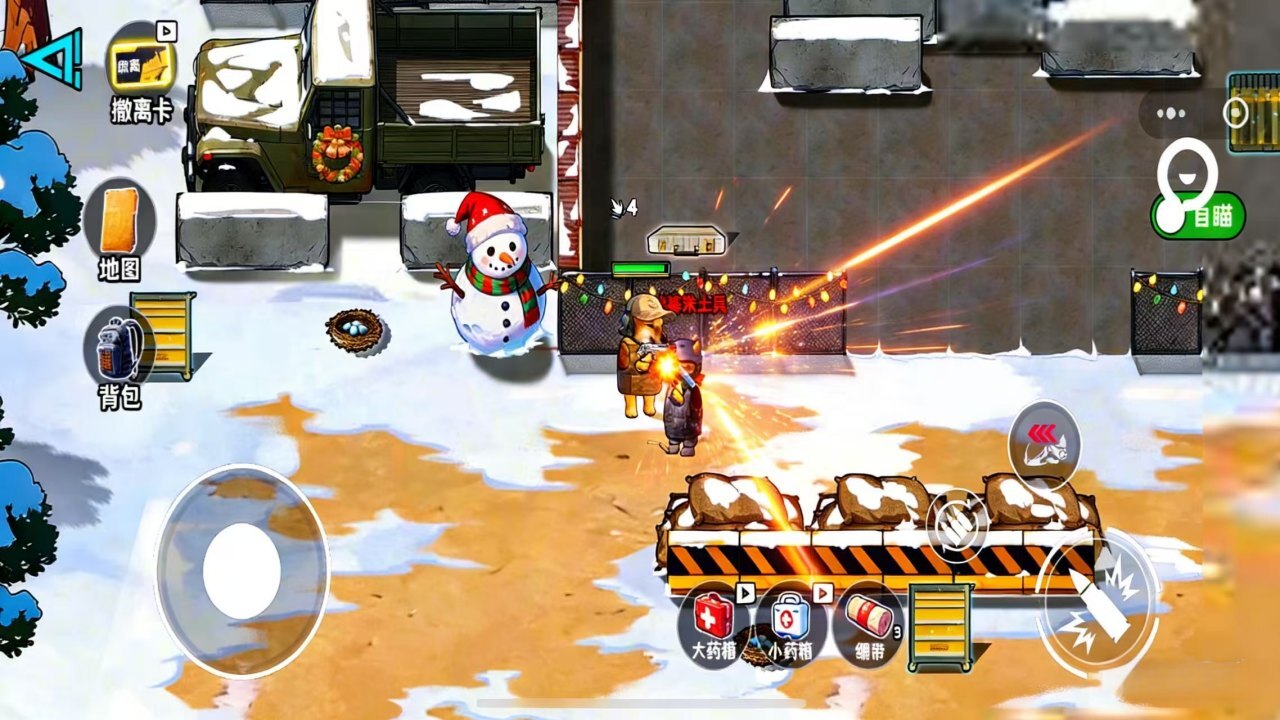Image resolution: width=1280 pixels, height=720 pixels.
Task: Use the 大药箱 large medkit
Action: click(x=712, y=620)
